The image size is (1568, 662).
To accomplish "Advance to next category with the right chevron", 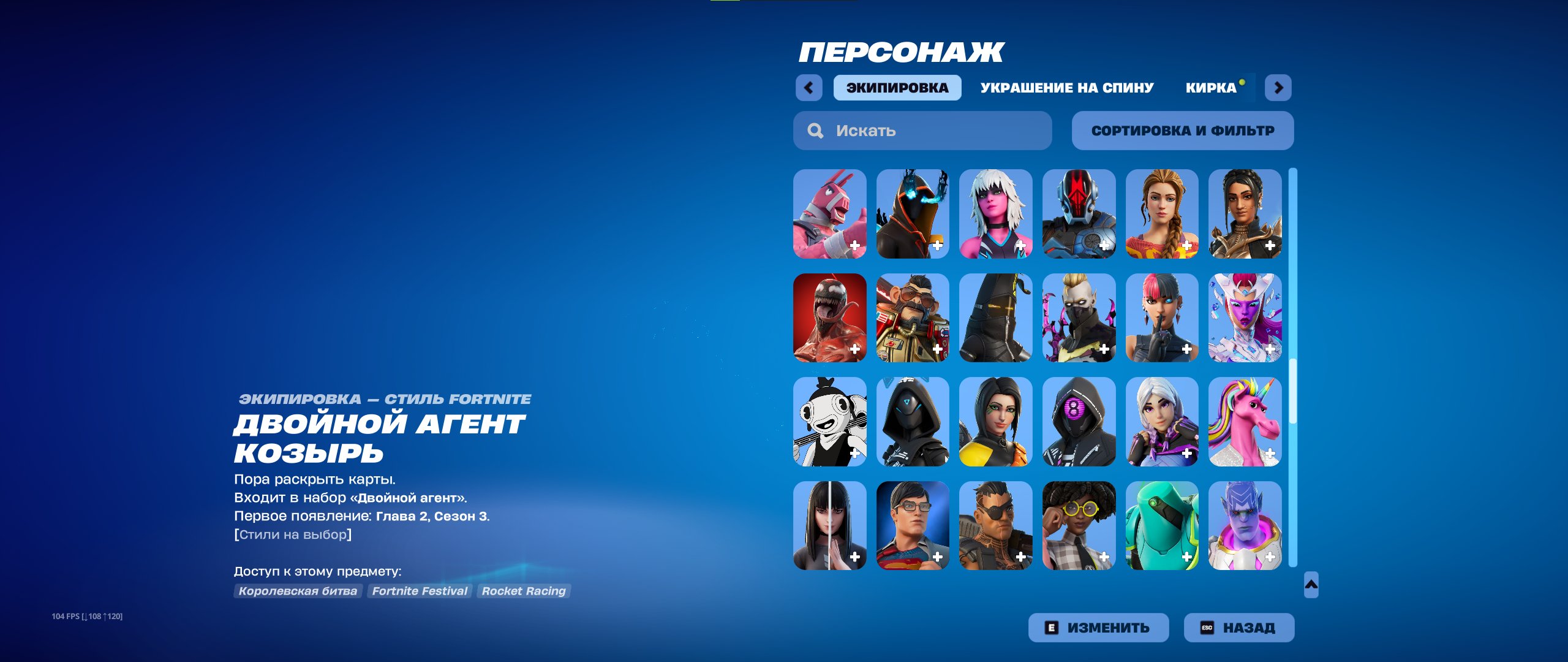I will click(x=1277, y=88).
